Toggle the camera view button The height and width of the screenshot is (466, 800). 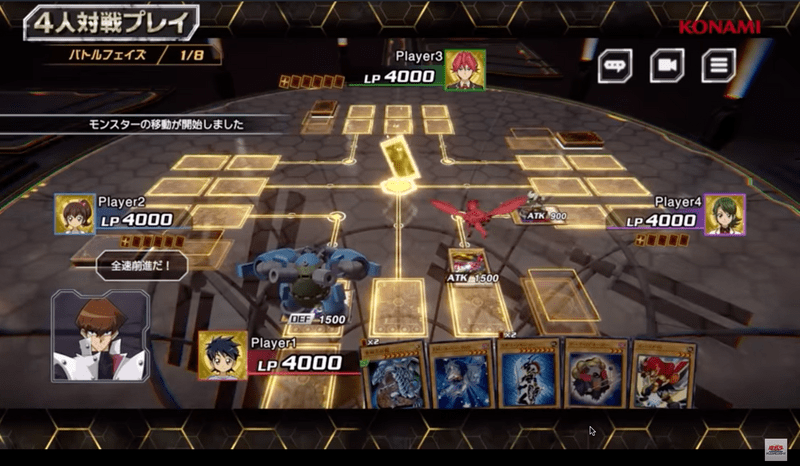(666, 66)
